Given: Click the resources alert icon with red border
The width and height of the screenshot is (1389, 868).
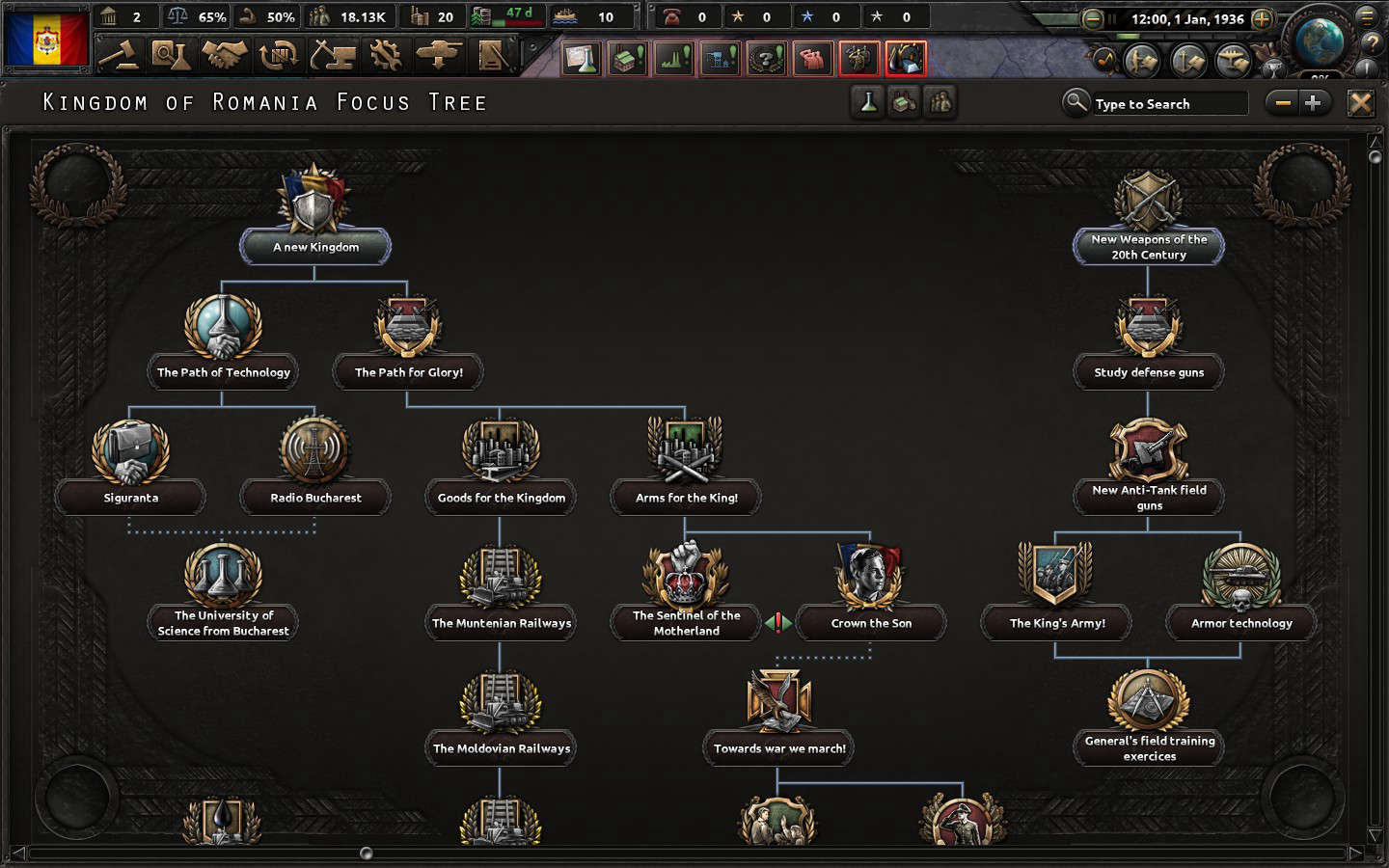Looking at the screenshot, I should pos(904,58).
